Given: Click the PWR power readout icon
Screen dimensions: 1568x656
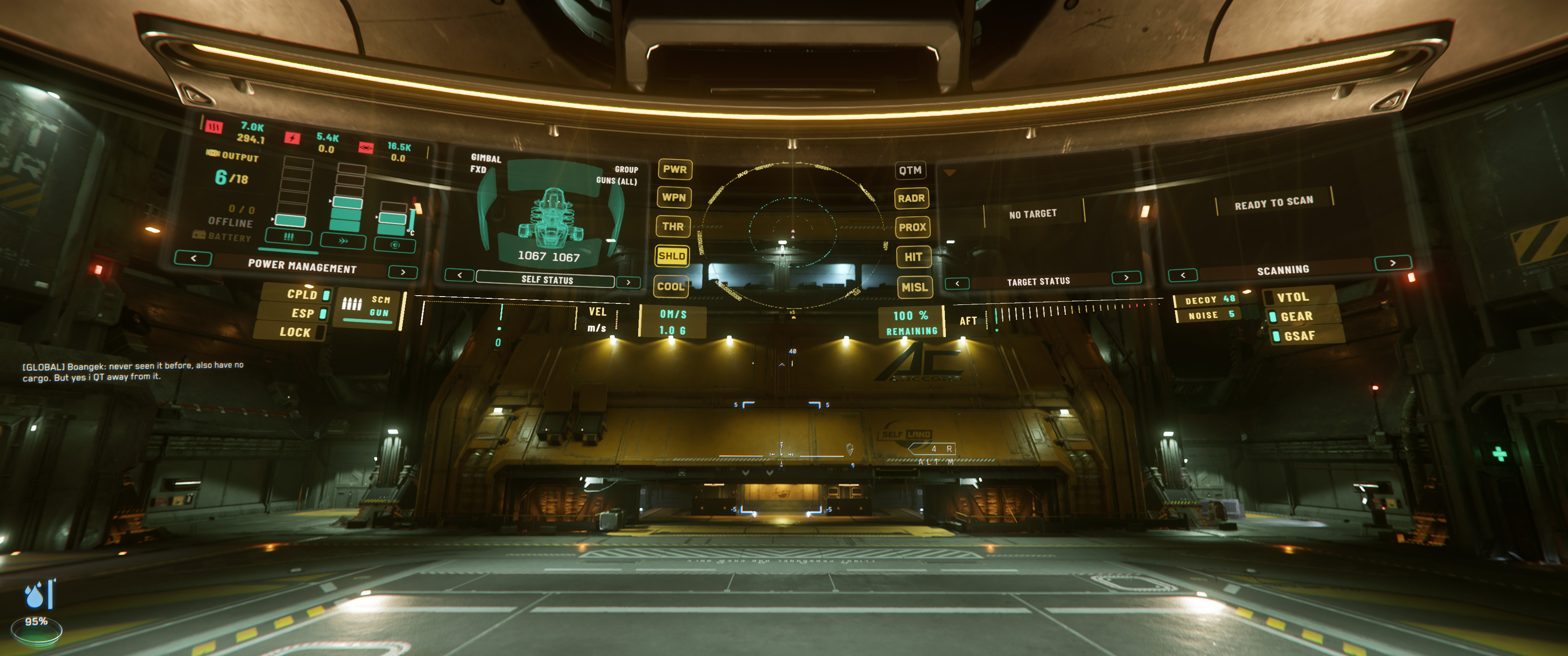Looking at the screenshot, I should click(675, 171).
